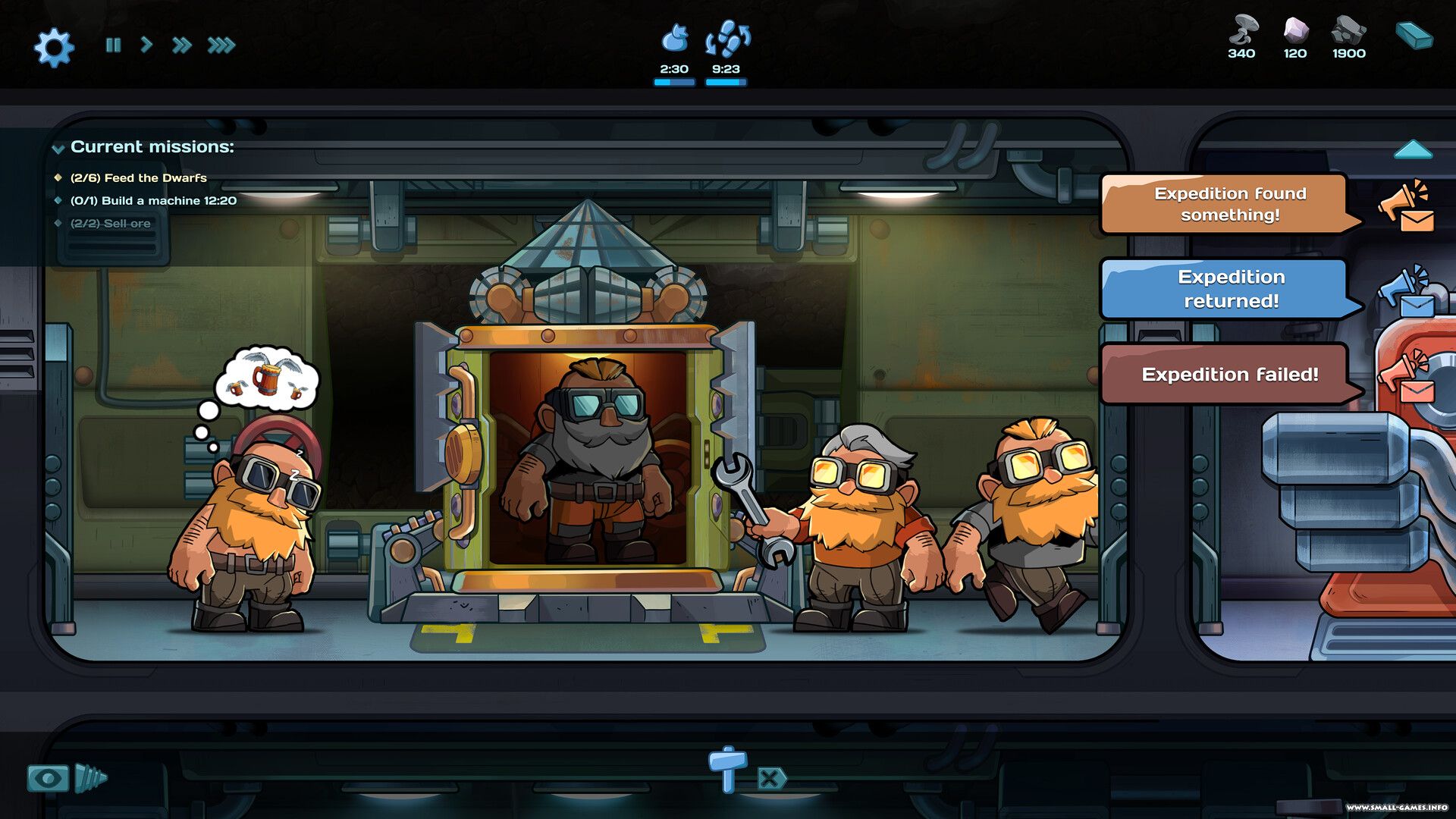Open the Expedition returned notification

(x=1229, y=289)
